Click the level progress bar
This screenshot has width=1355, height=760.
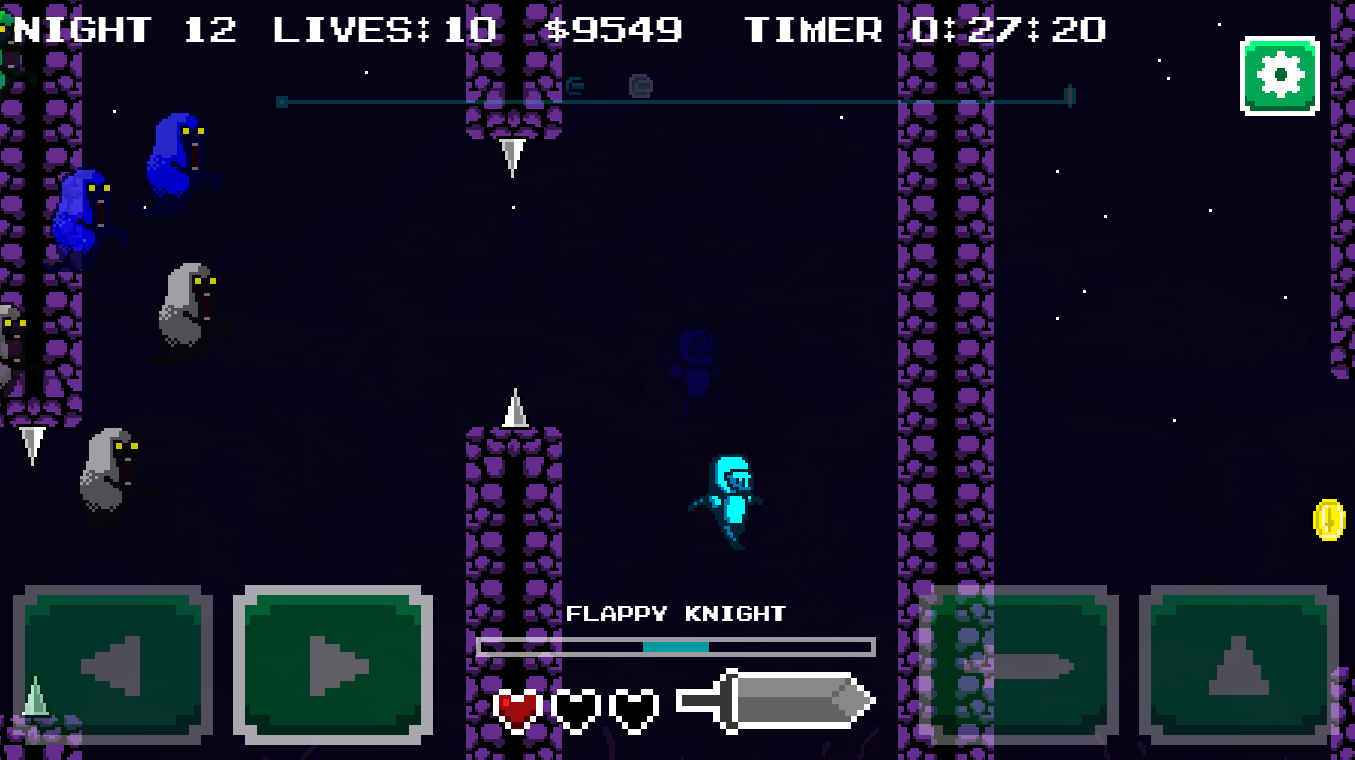point(677,646)
